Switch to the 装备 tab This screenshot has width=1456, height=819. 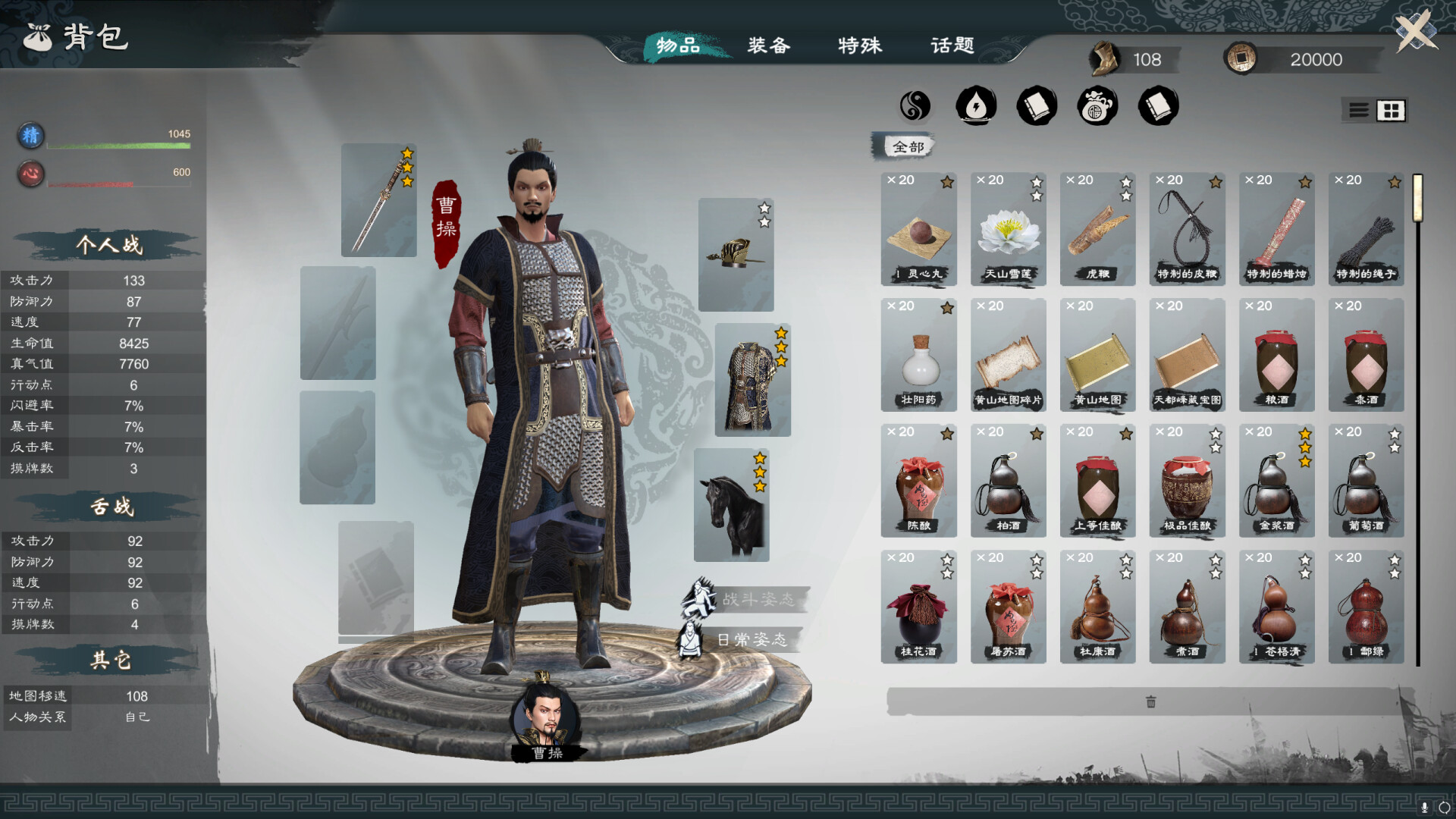(769, 45)
